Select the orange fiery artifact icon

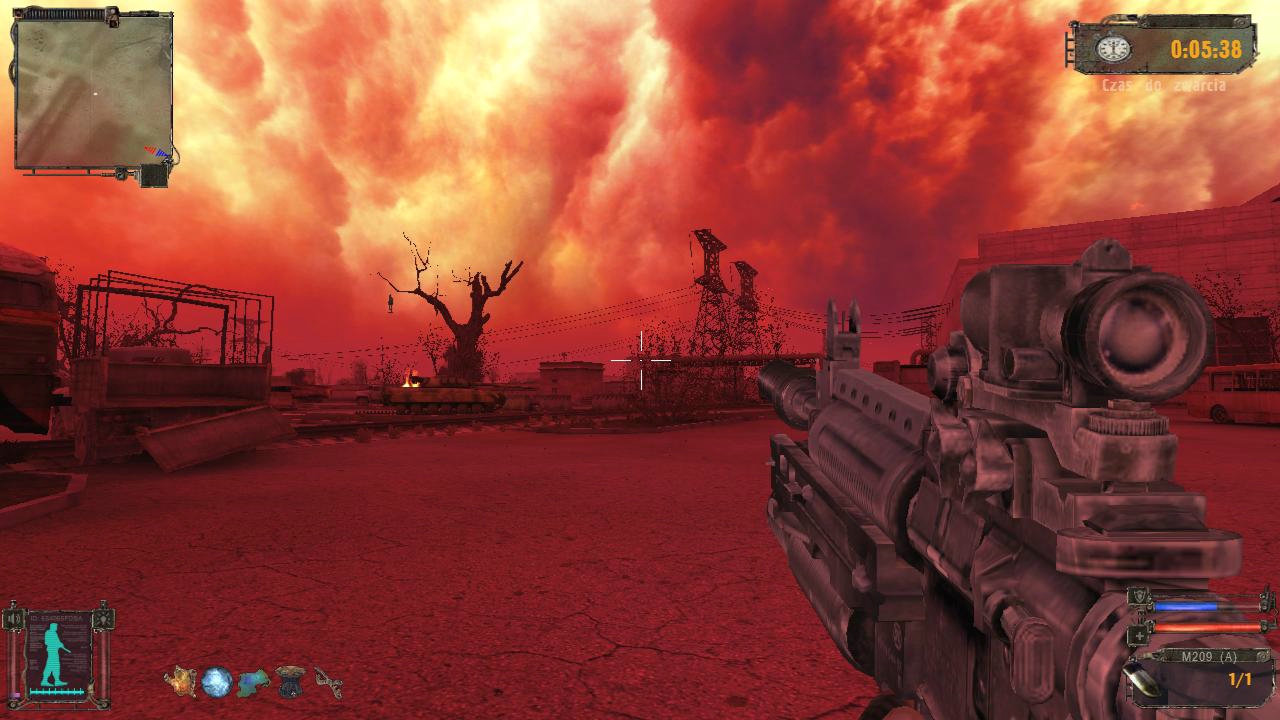pos(181,681)
